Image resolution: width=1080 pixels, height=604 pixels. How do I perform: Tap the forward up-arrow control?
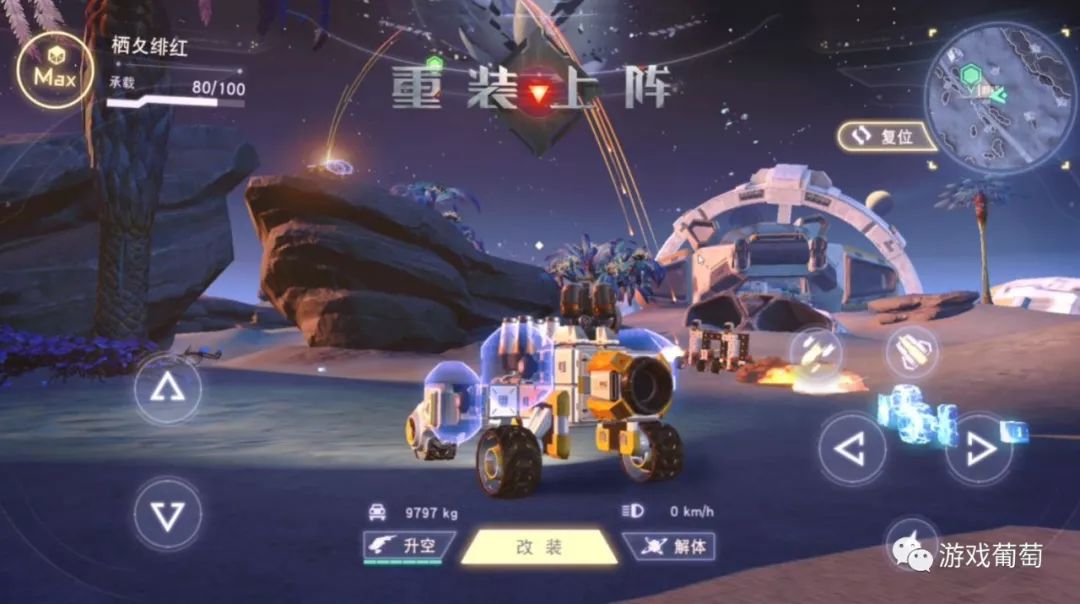pos(167,389)
